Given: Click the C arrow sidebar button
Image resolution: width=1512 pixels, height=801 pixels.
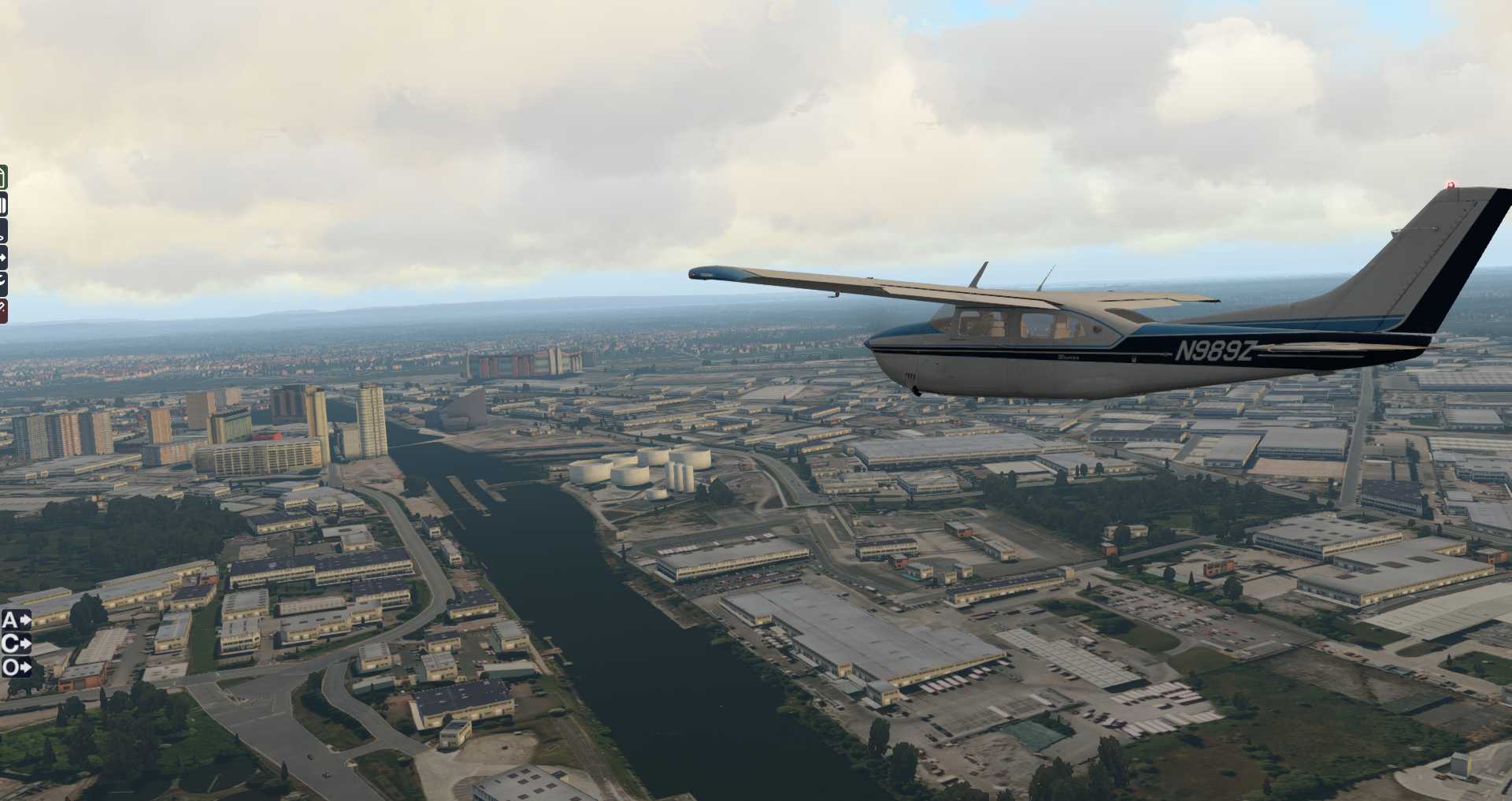Looking at the screenshot, I should click(16, 643).
